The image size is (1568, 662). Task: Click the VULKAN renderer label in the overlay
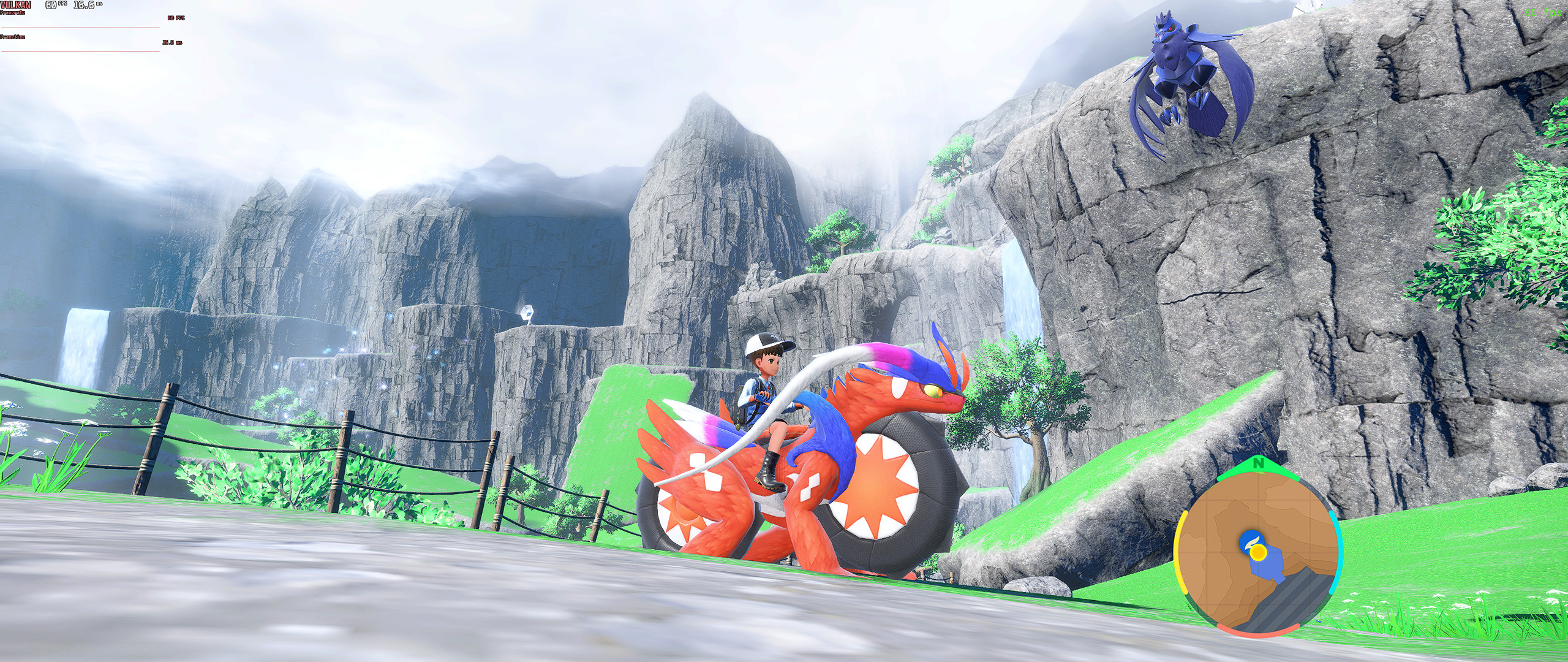click(15, 4)
